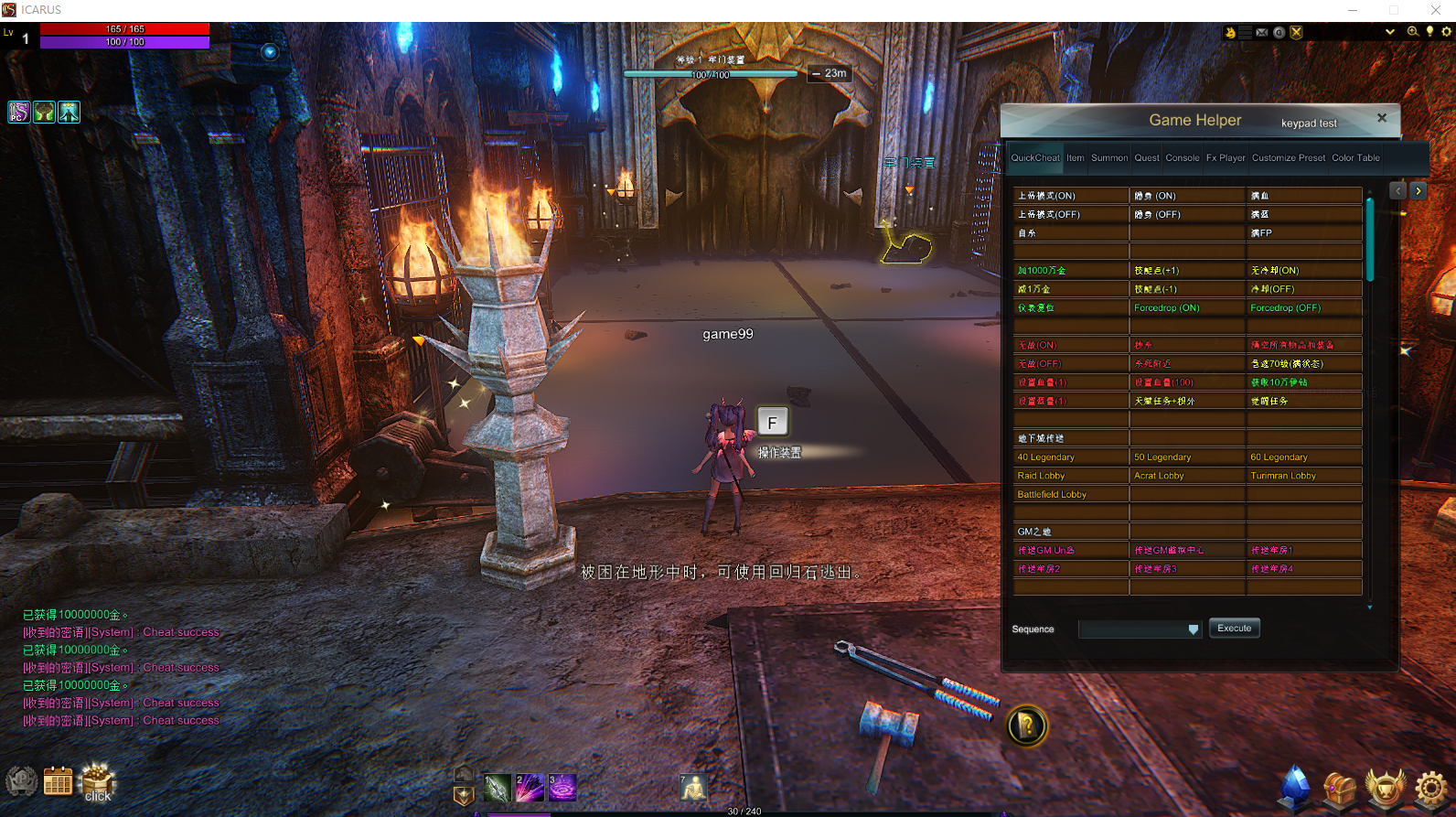Use the sitting figure skill in slot 7
Image resolution: width=1456 pixels, height=817 pixels.
pos(692,788)
